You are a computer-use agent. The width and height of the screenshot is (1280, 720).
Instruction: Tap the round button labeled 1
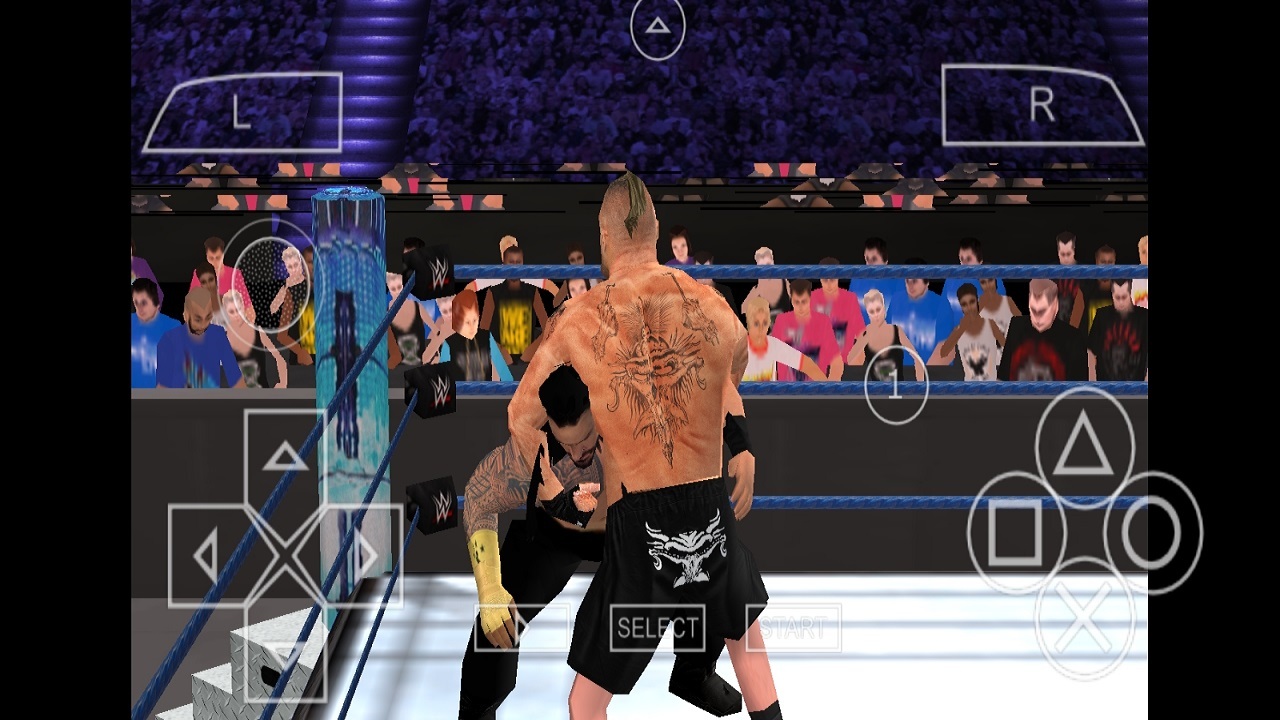(x=896, y=386)
